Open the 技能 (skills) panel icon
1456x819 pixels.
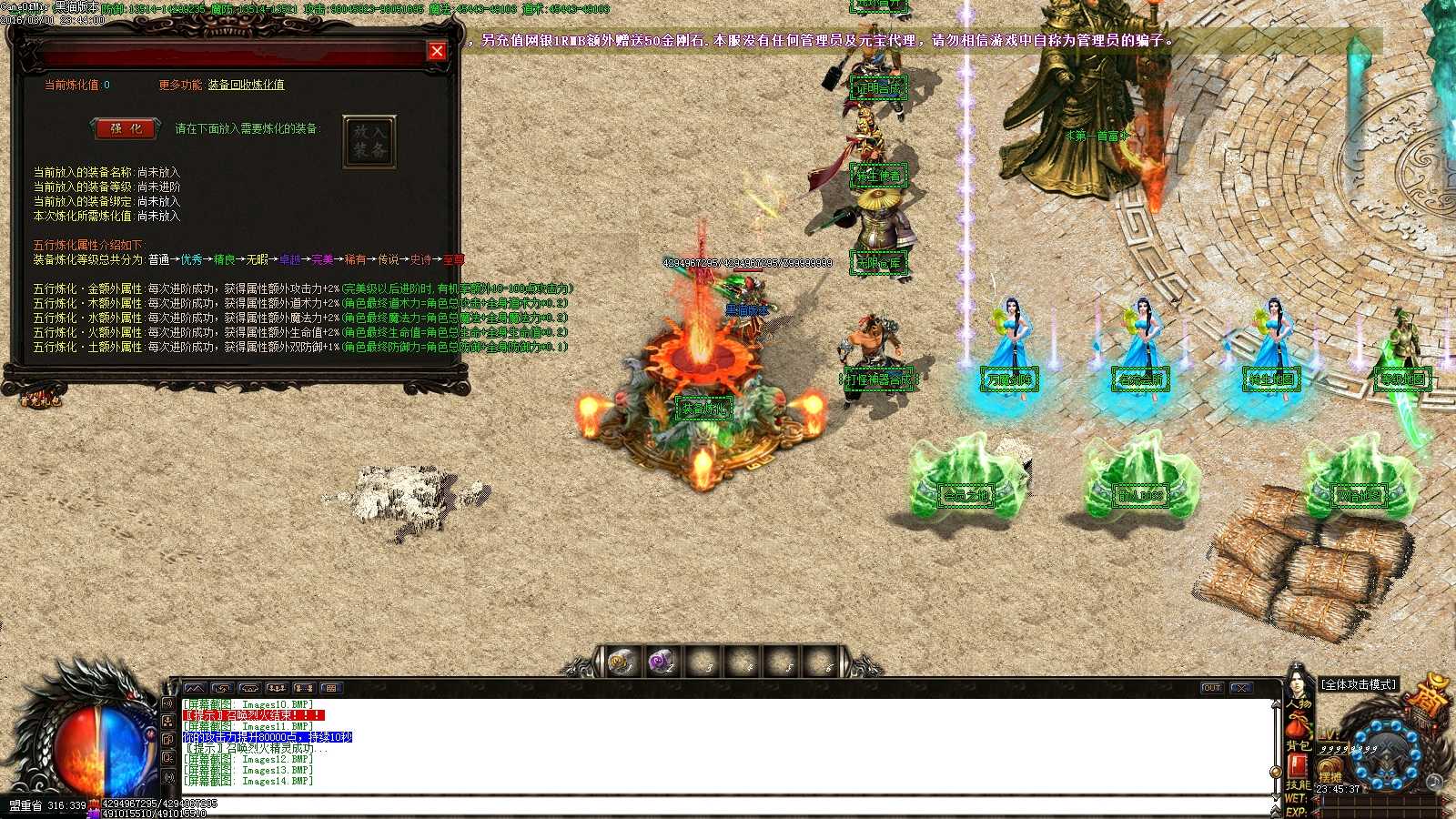click(x=1300, y=784)
